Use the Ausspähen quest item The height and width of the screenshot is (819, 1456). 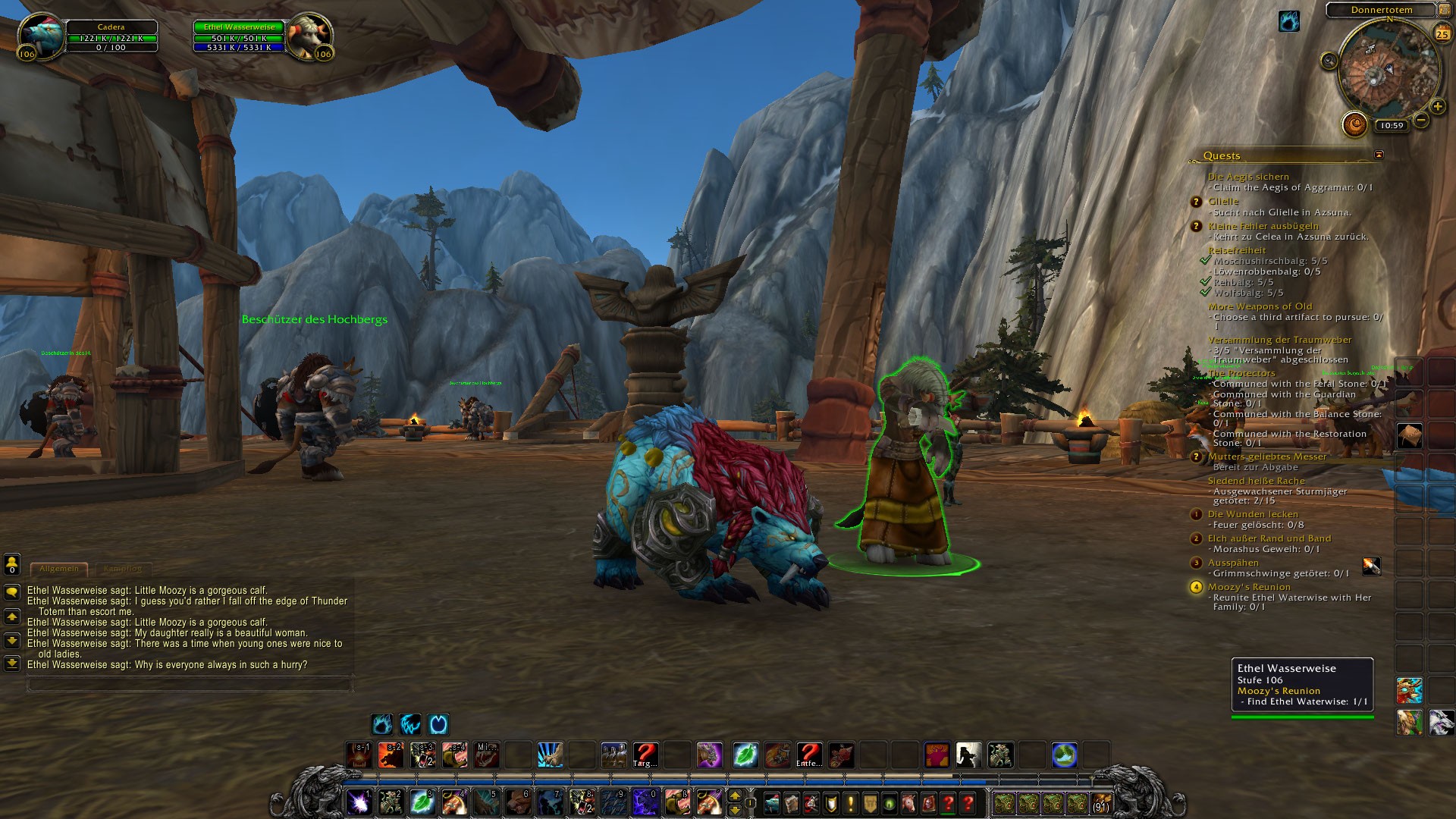click(1371, 566)
